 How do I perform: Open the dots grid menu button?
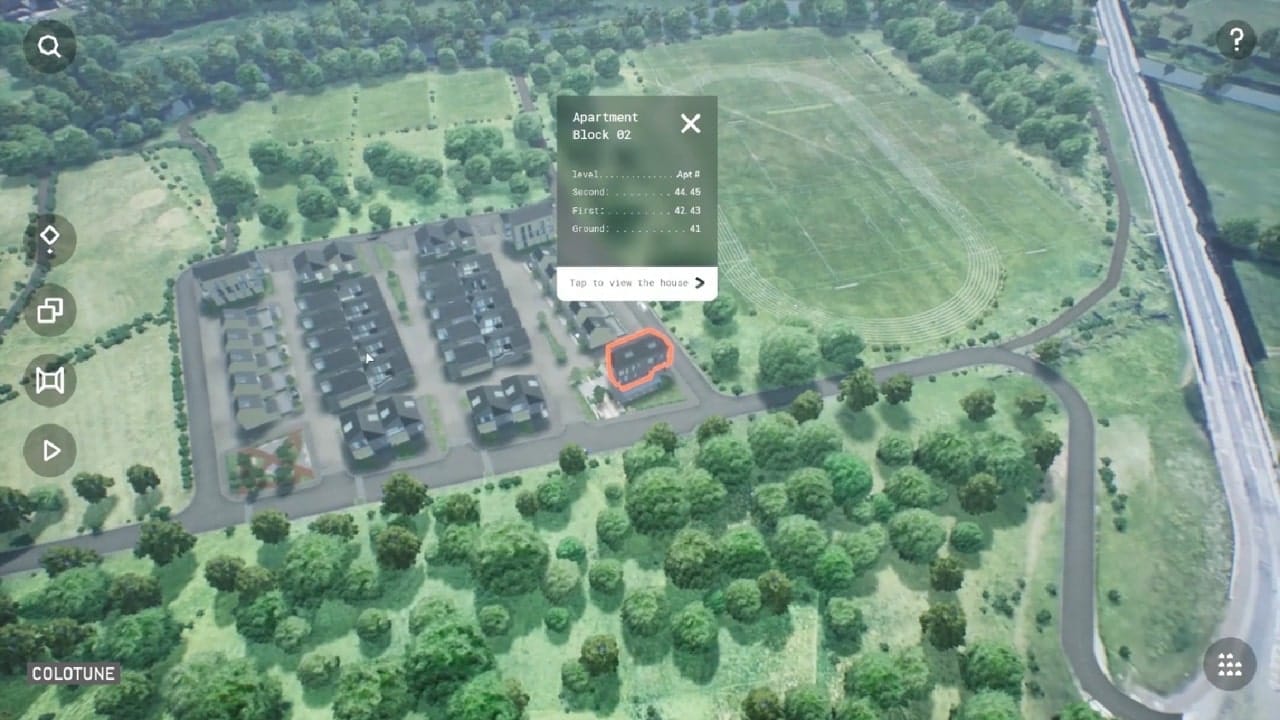[x=1229, y=665]
